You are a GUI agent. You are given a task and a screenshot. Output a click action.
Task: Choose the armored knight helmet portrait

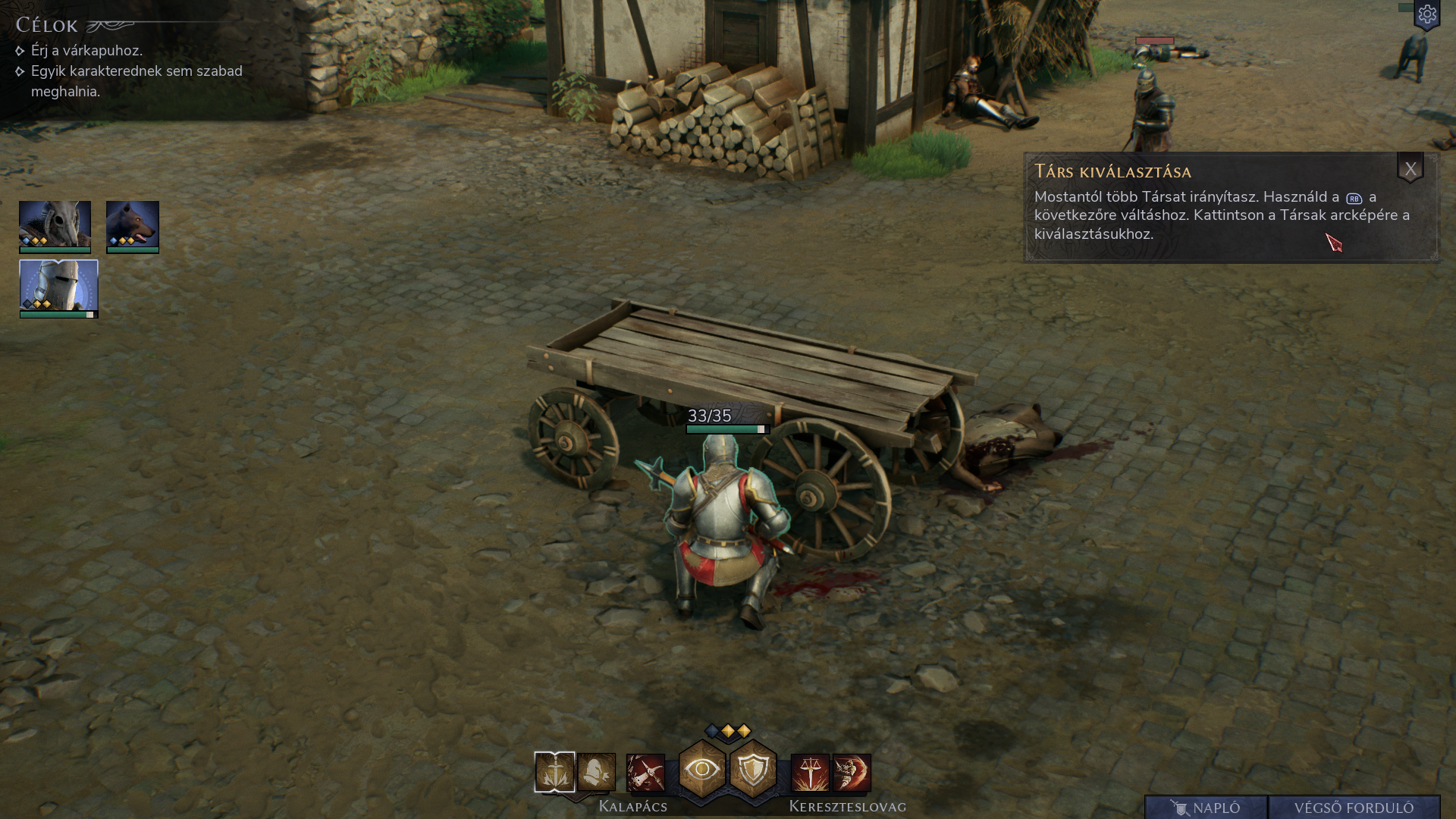click(58, 285)
